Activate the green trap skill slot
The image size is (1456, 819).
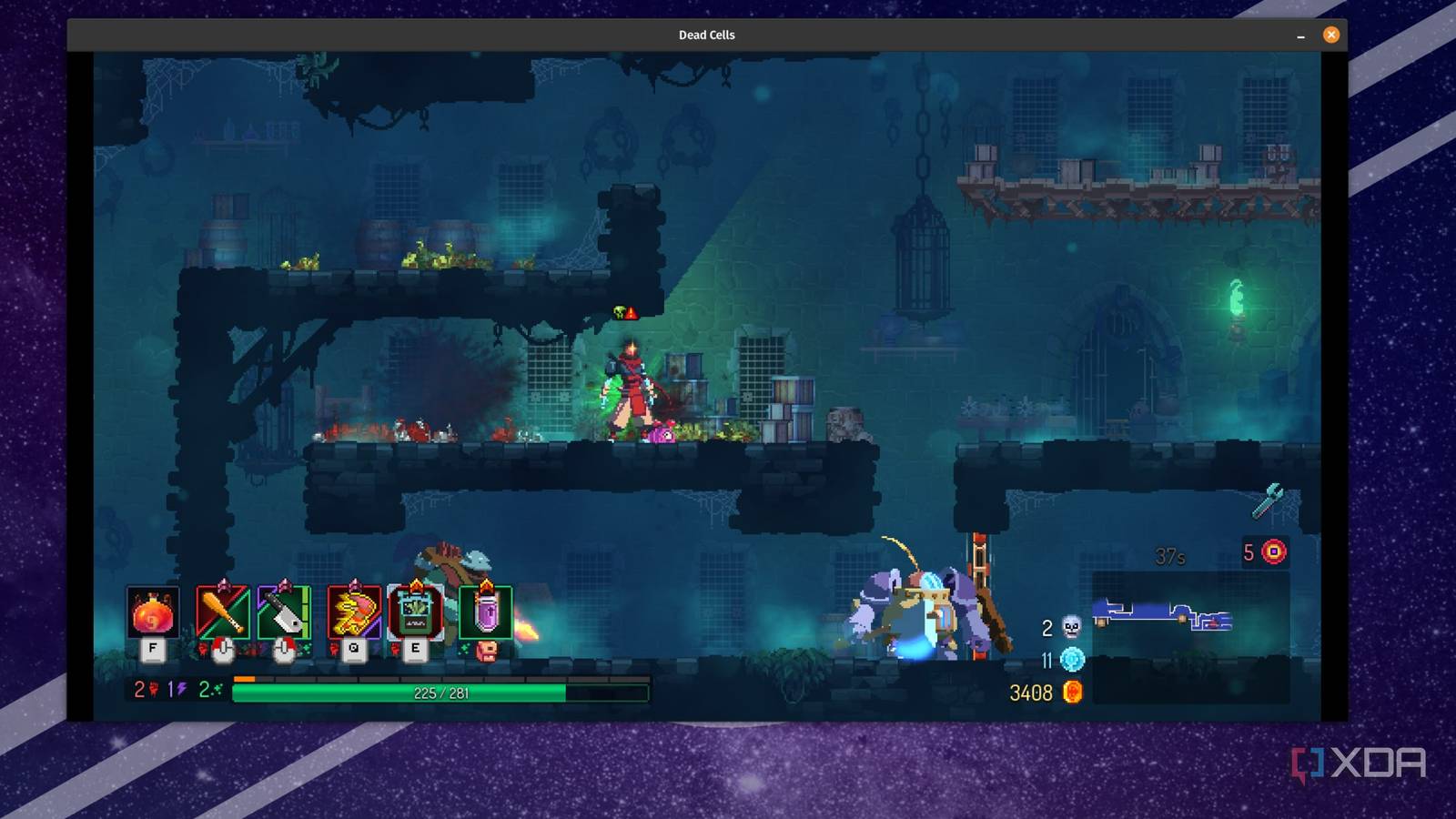click(x=415, y=612)
